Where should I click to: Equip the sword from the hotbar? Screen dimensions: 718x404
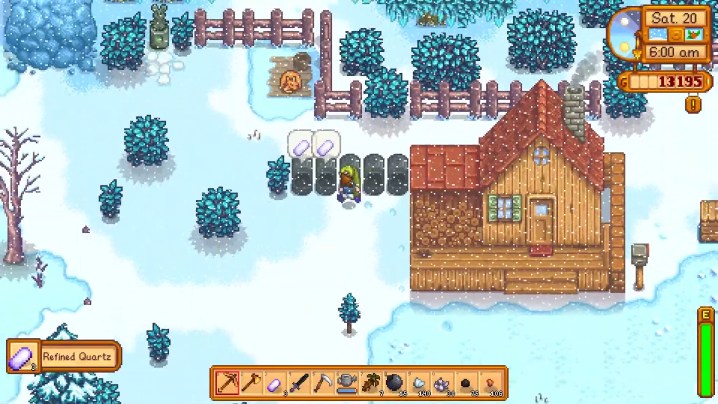point(299,382)
